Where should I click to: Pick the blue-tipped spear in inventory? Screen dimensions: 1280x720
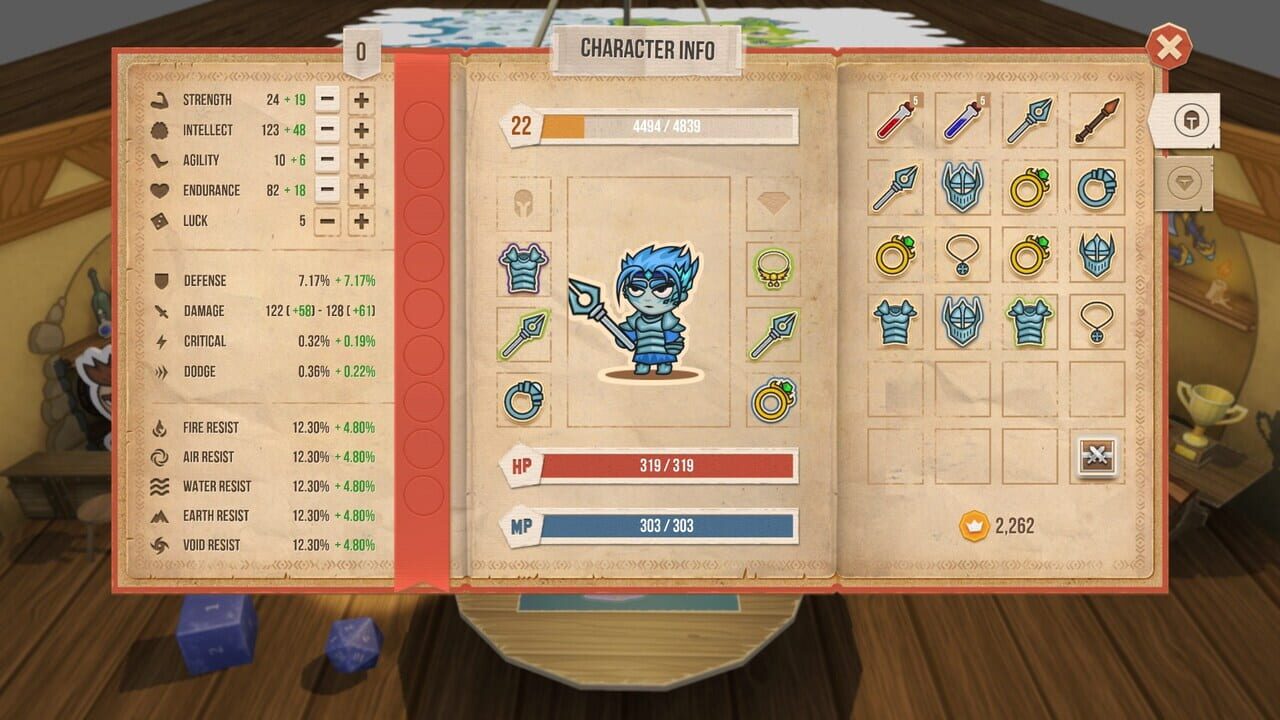tap(1029, 120)
